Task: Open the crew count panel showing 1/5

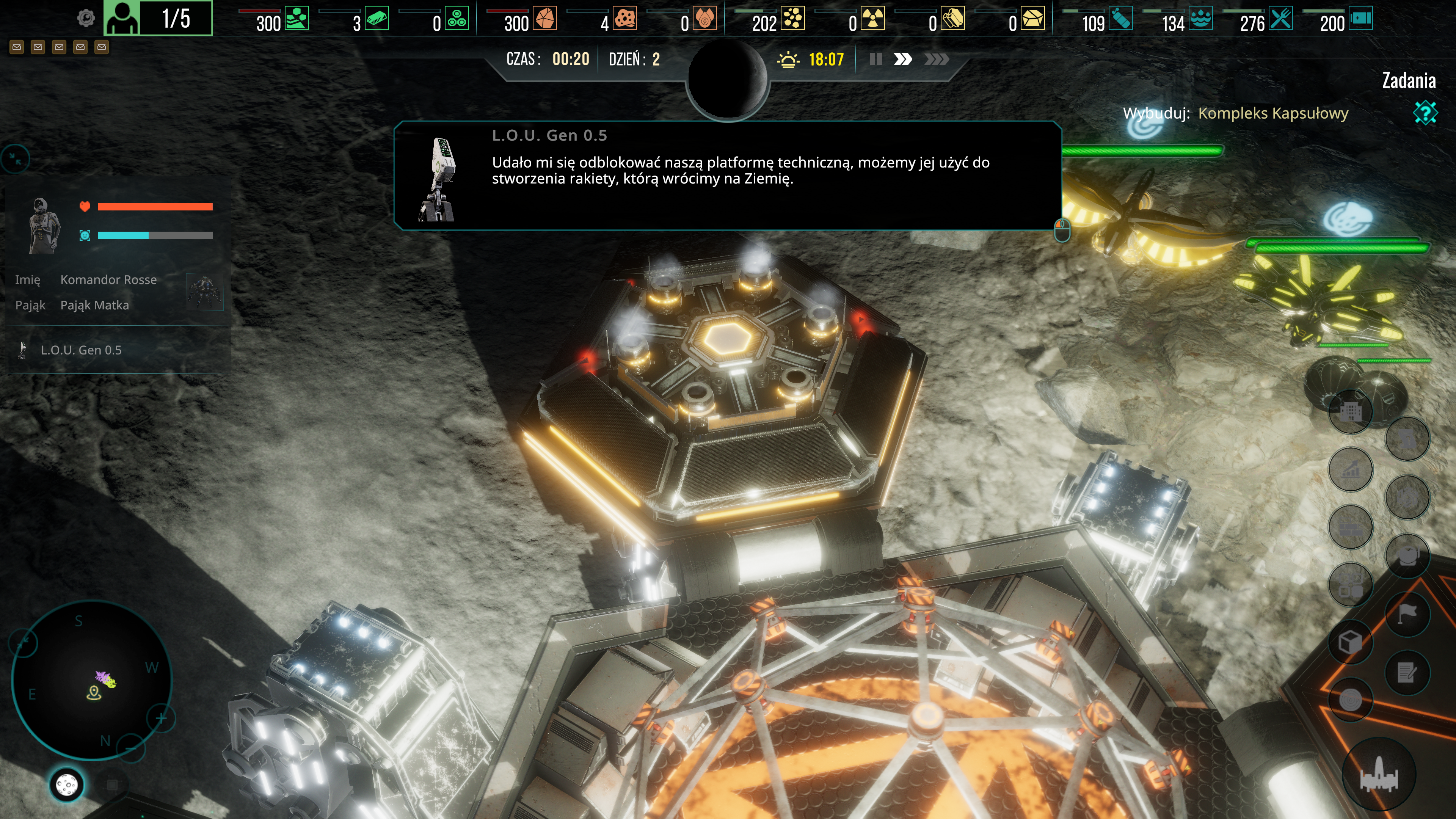Action: (158, 18)
